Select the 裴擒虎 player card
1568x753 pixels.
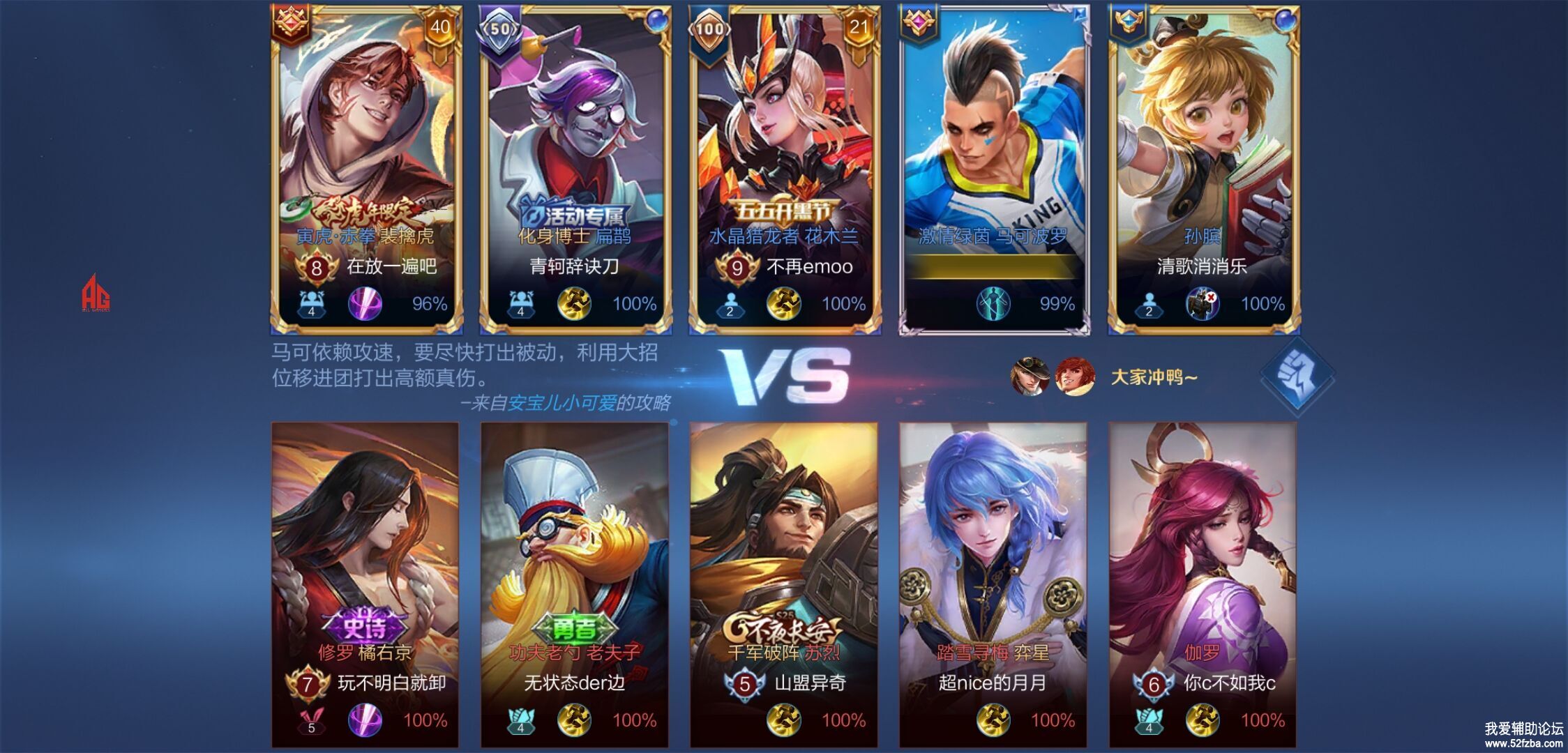366,167
